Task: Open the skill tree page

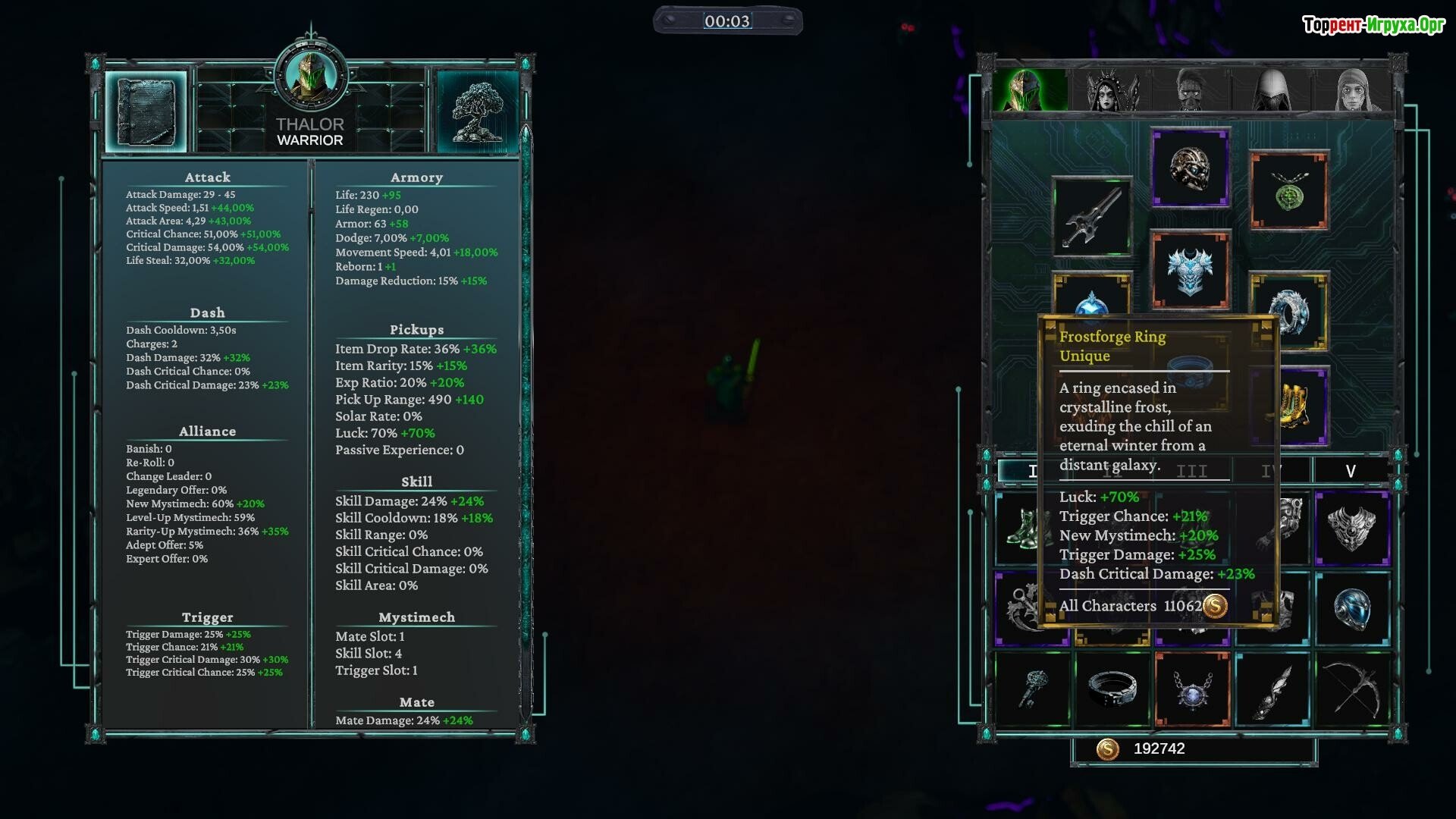Action: [477, 111]
